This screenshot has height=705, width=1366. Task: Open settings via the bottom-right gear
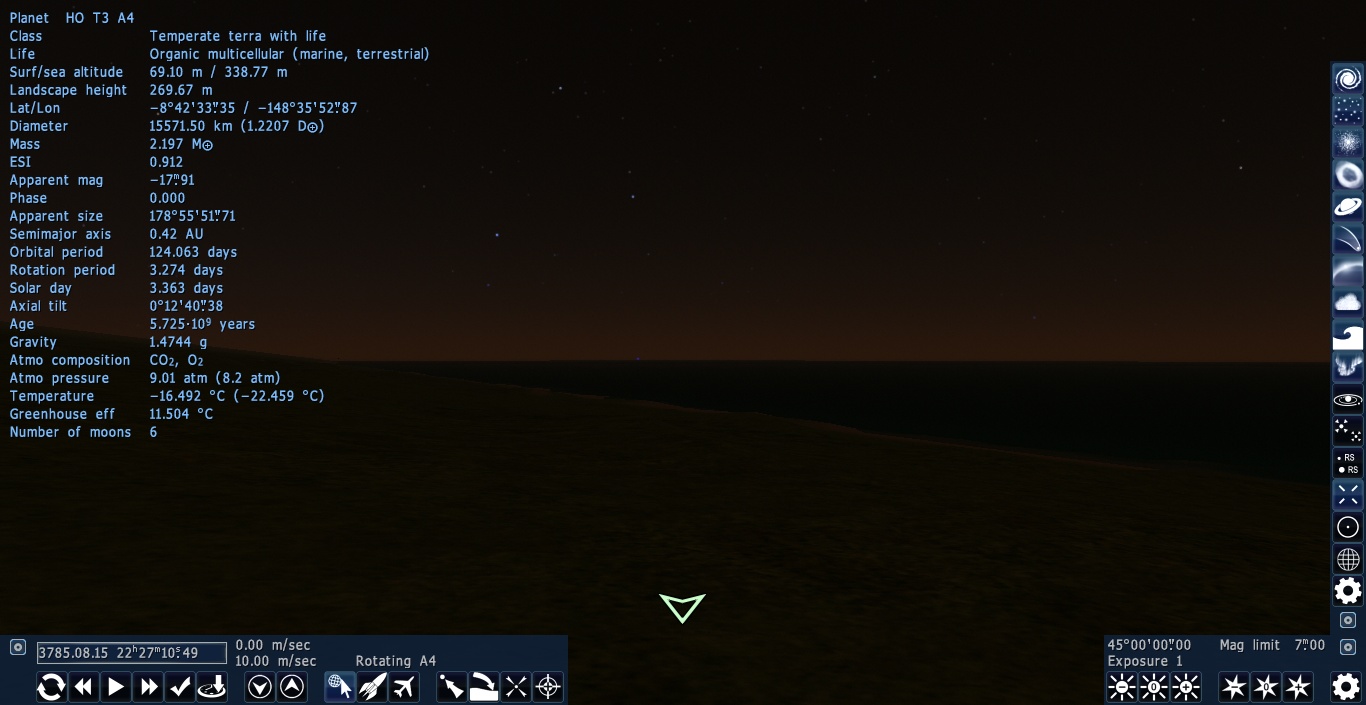pyautogui.click(x=1346, y=686)
